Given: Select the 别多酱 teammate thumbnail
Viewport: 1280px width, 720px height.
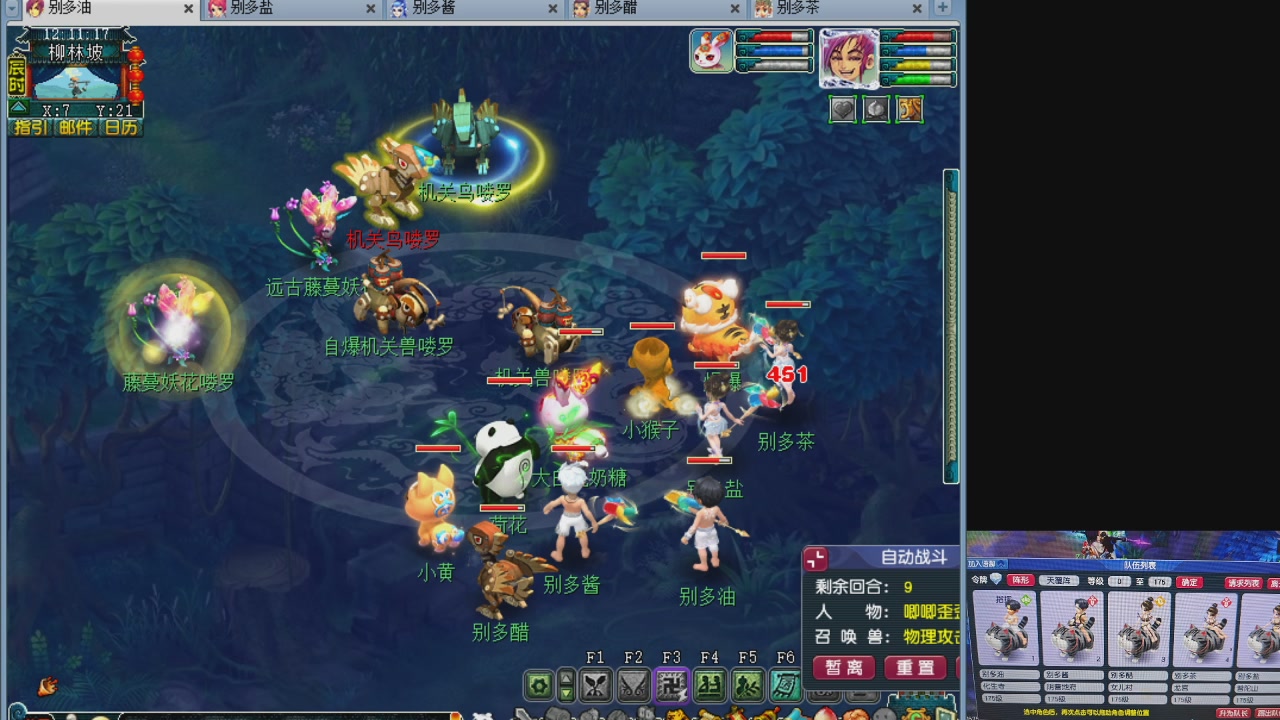Looking at the screenshot, I should point(1073,628).
